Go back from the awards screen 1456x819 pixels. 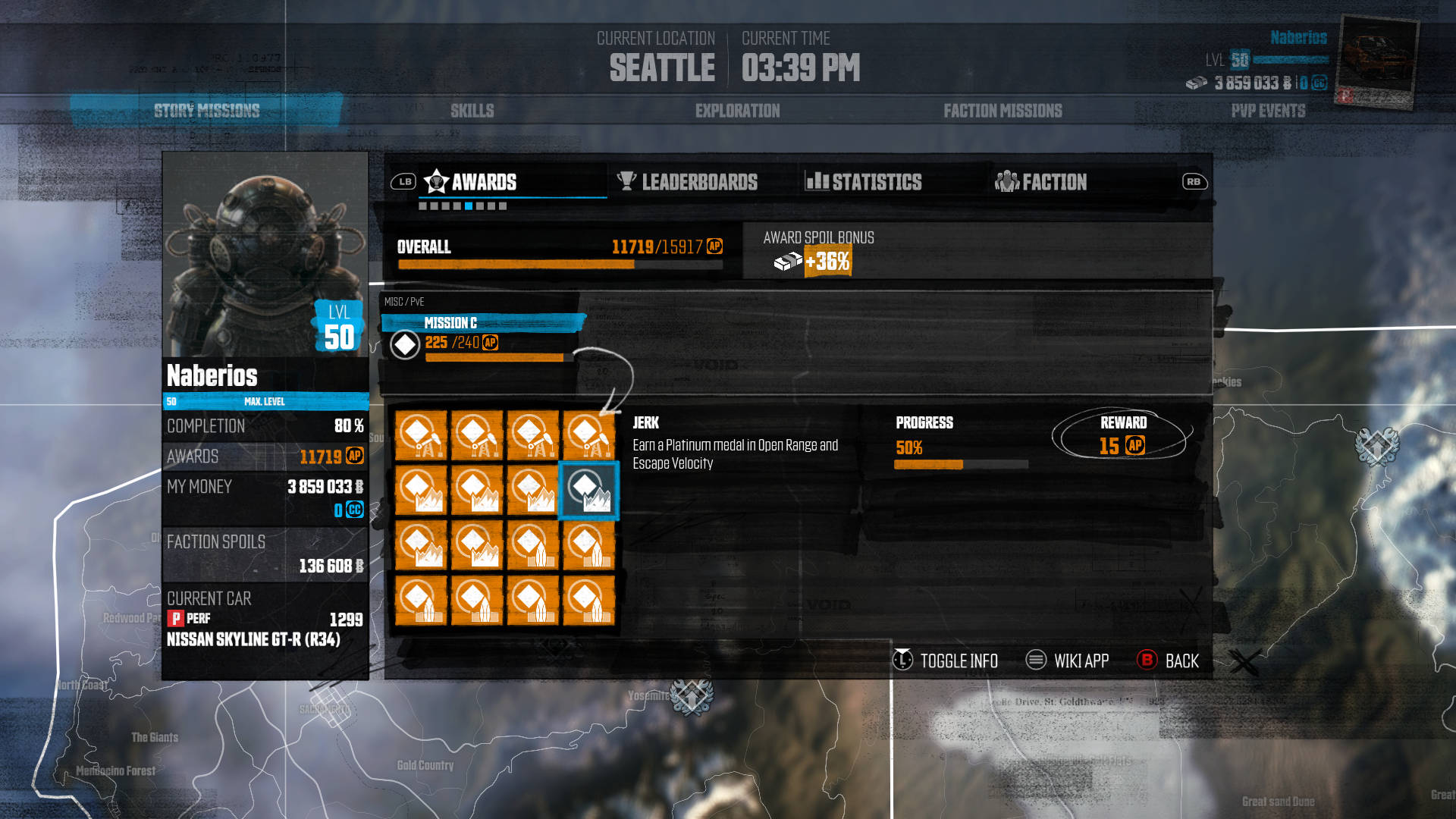click(x=1169, y=661)
